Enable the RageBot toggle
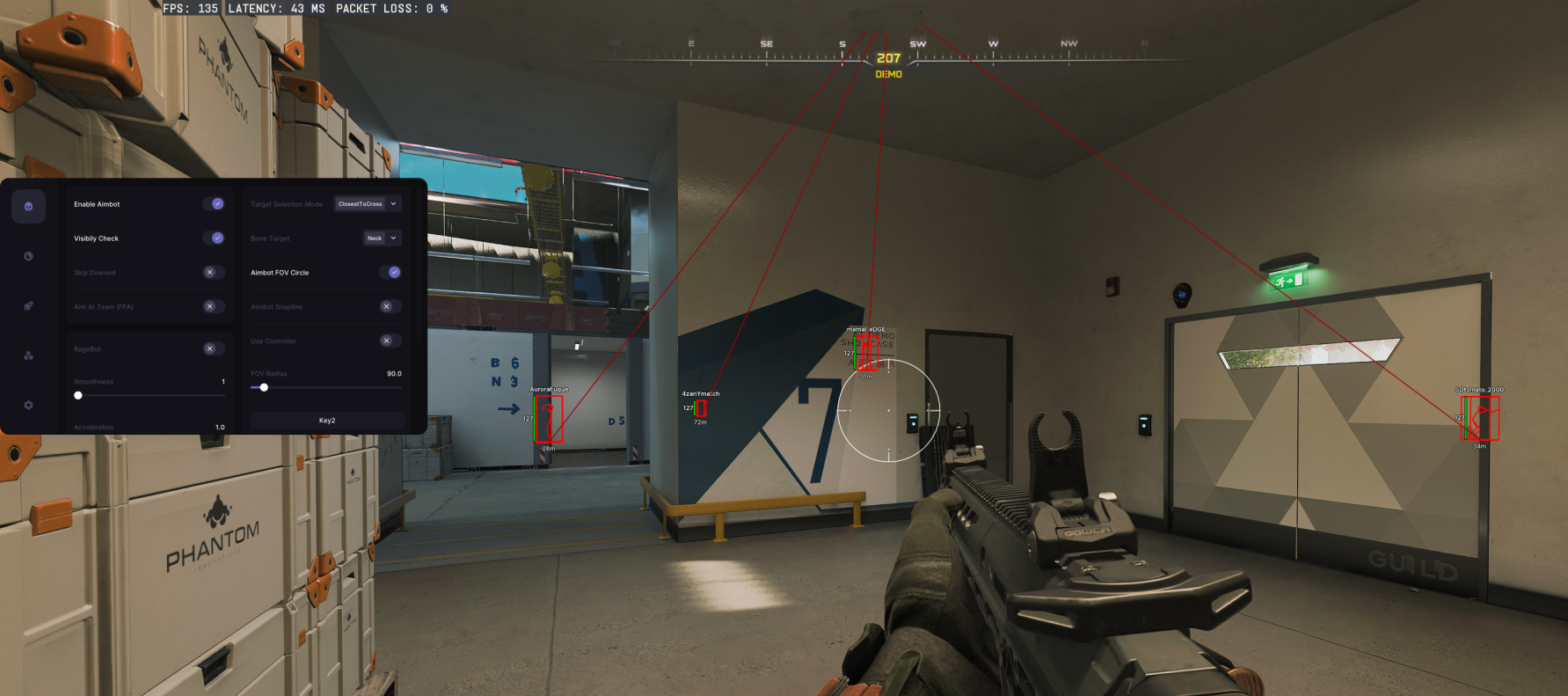This screenshot has height=696, width=1568. (x=211, y=348)
